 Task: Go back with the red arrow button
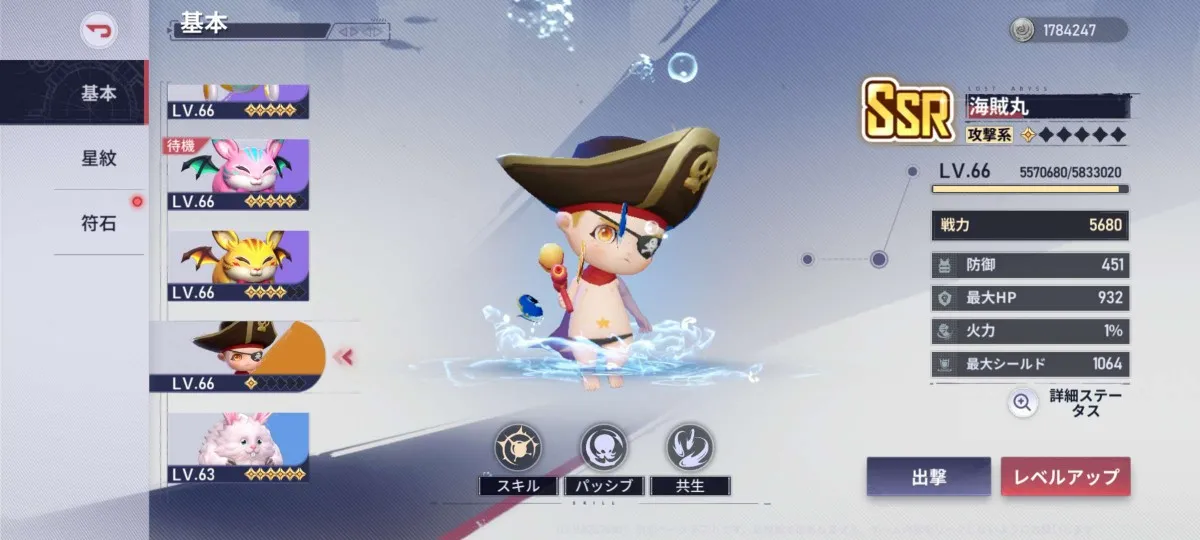[x=99, y=30]
